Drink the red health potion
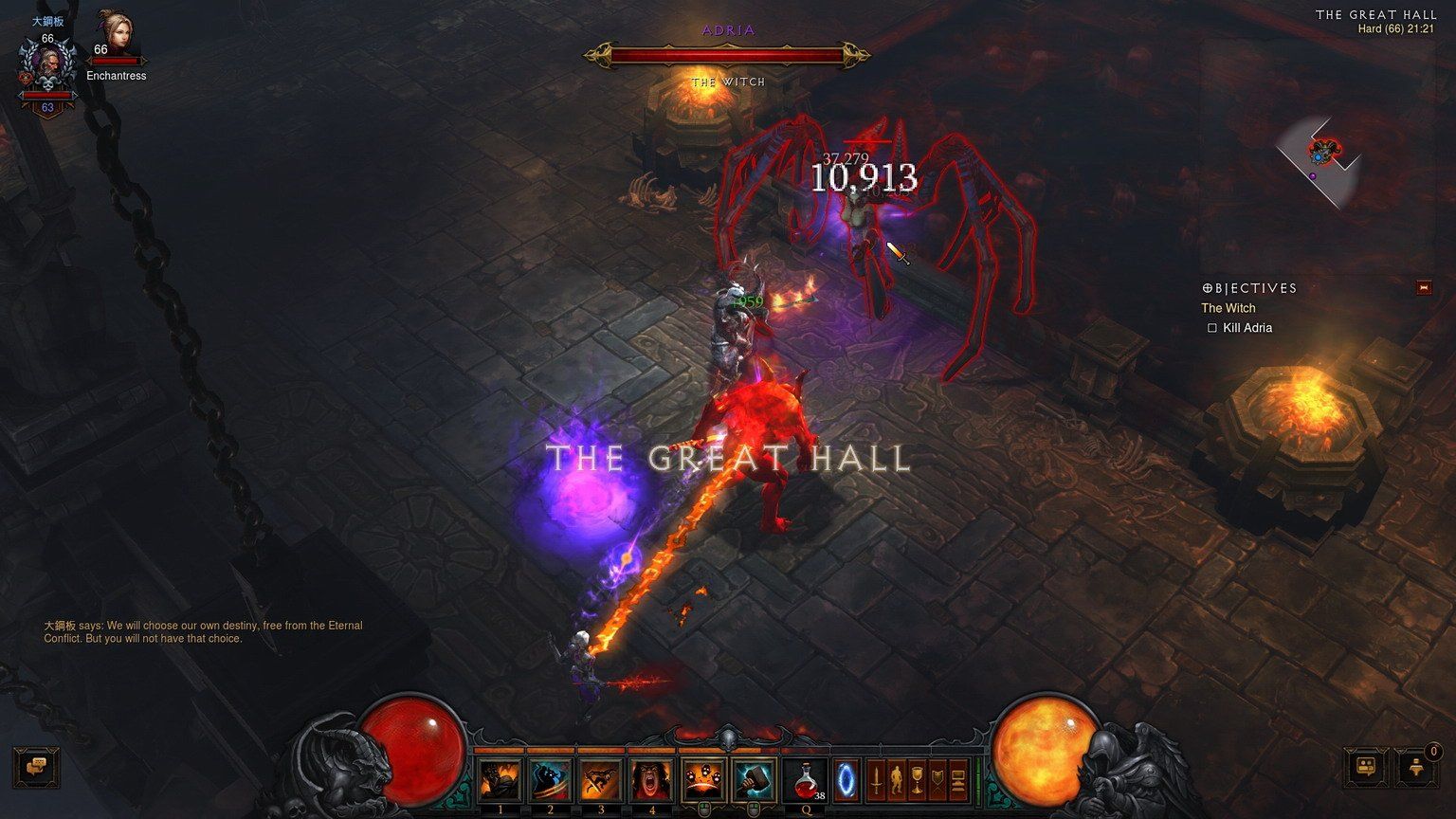 [805, 779]
